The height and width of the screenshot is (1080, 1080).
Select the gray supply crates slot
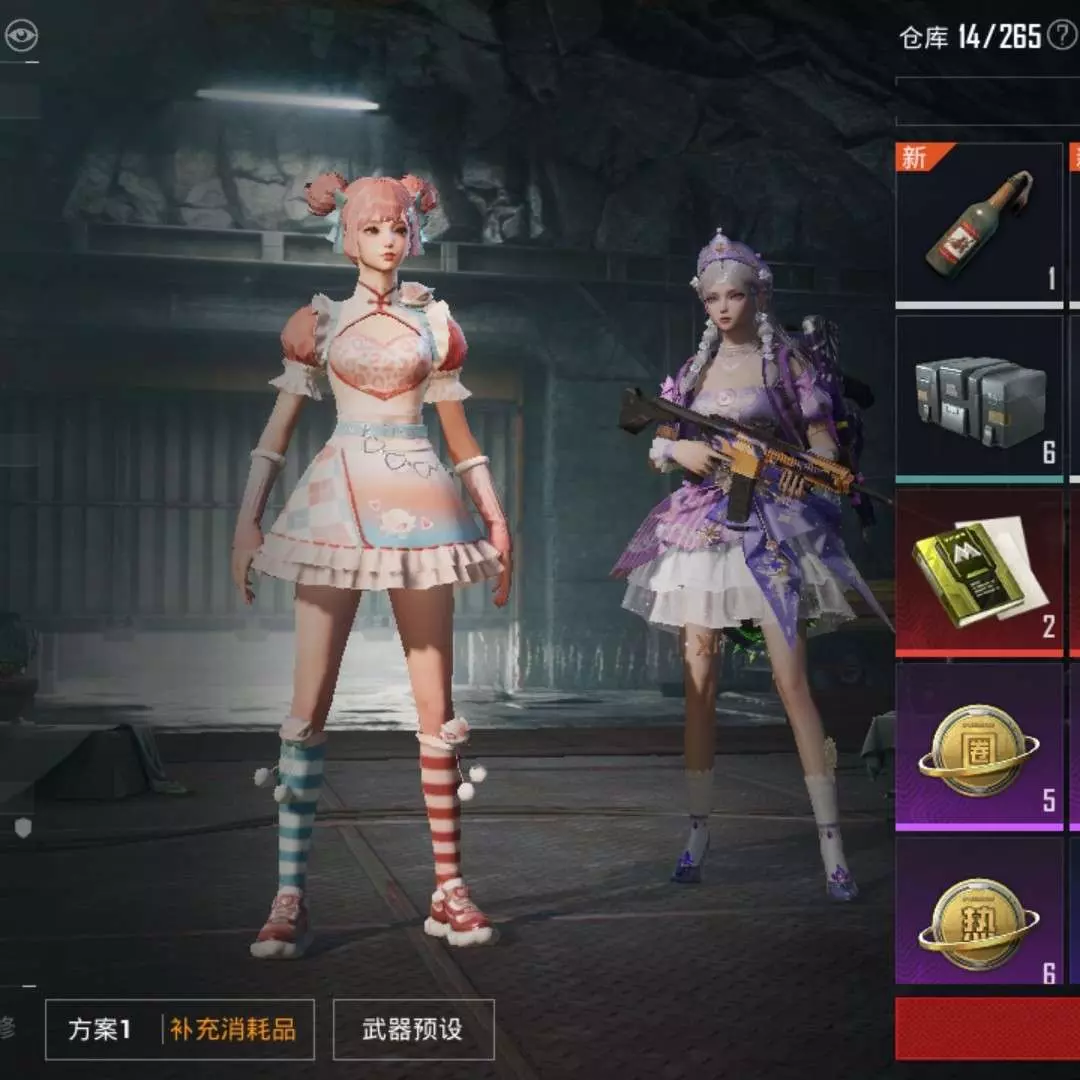tap(978, 397)
